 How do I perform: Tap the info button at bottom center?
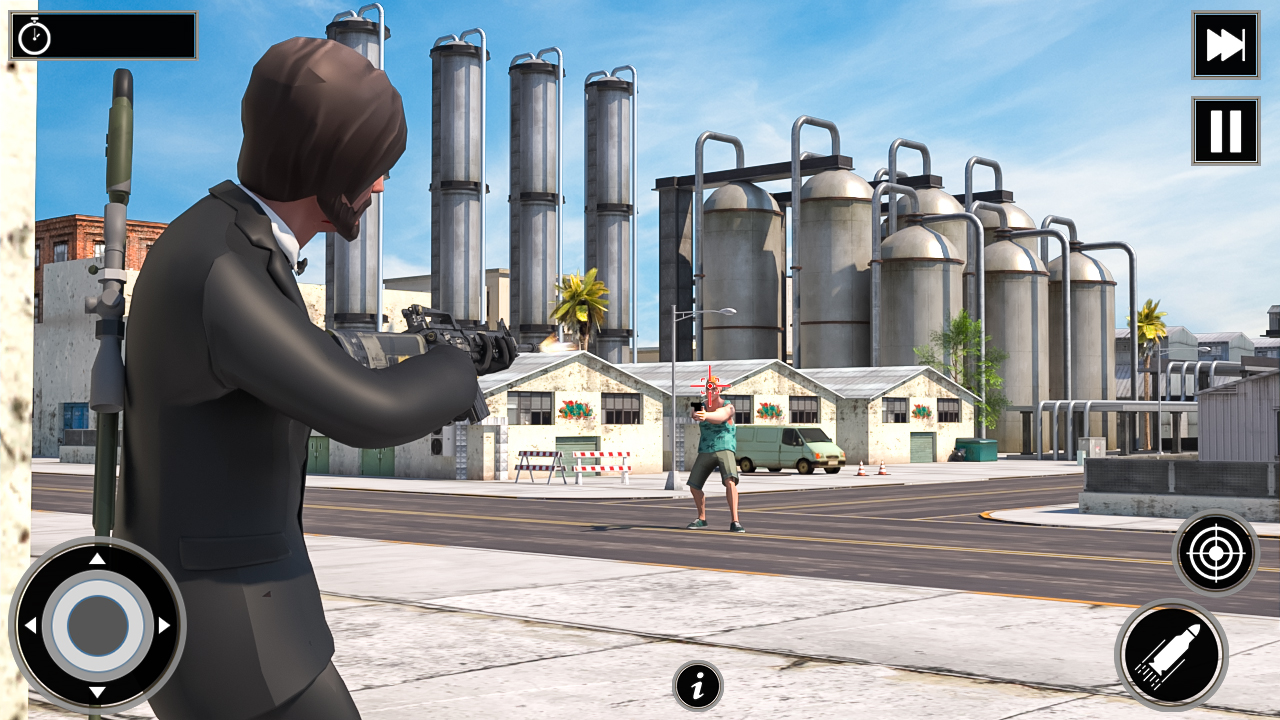pos(699,688)
